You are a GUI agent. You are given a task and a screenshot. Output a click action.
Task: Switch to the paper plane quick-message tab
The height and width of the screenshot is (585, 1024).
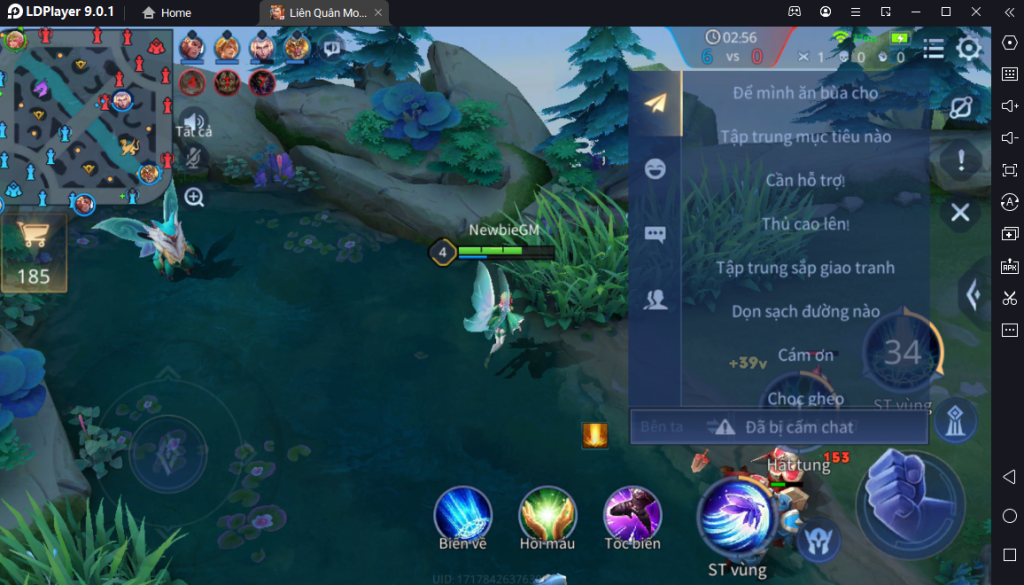[x=655, y=103]
